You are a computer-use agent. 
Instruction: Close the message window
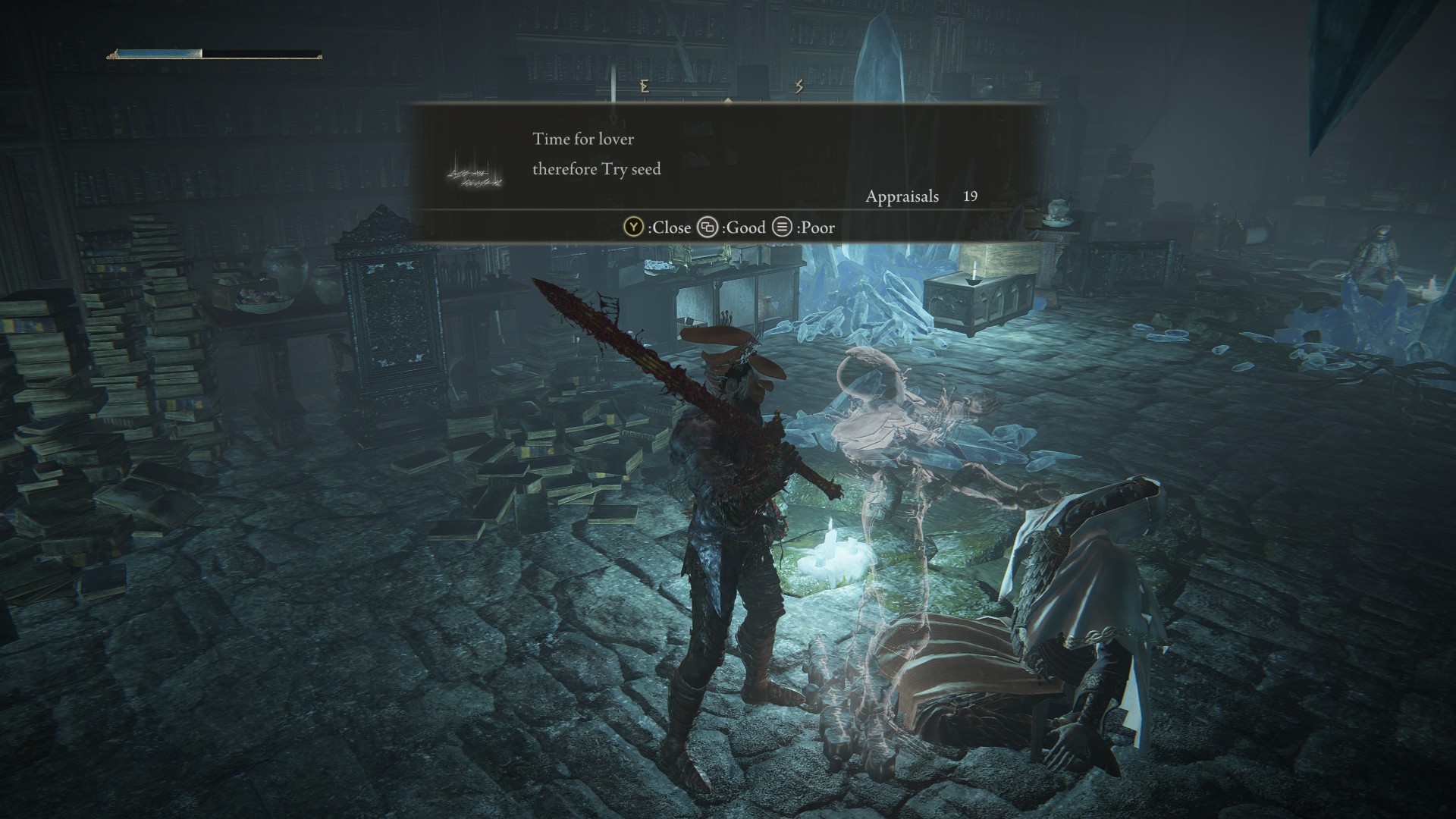pos(657,227)
